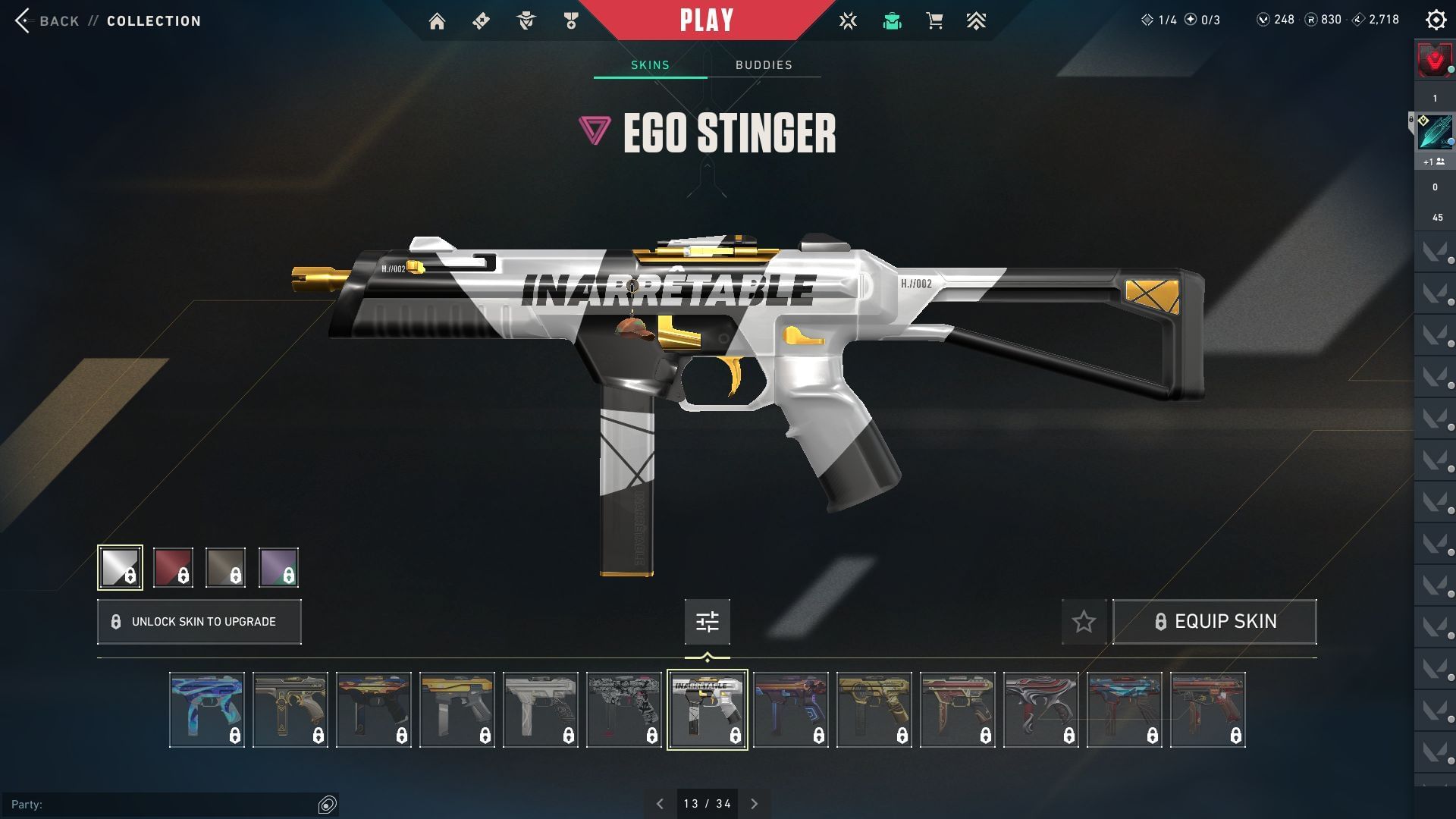Open the home screen icon
The height and width of the screenshot is (819, 1456).
tap(437, 21)
